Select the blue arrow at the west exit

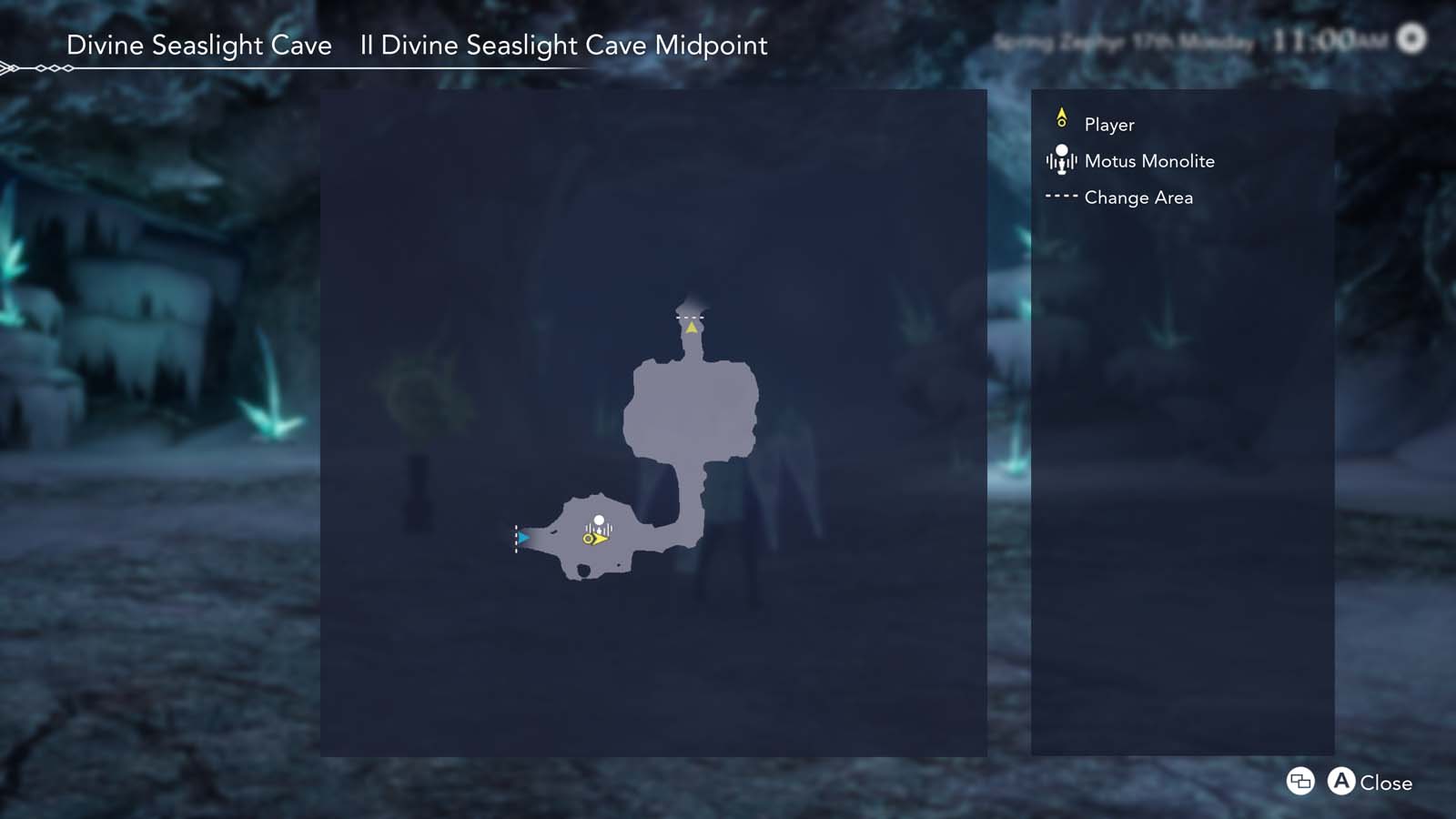525,538
